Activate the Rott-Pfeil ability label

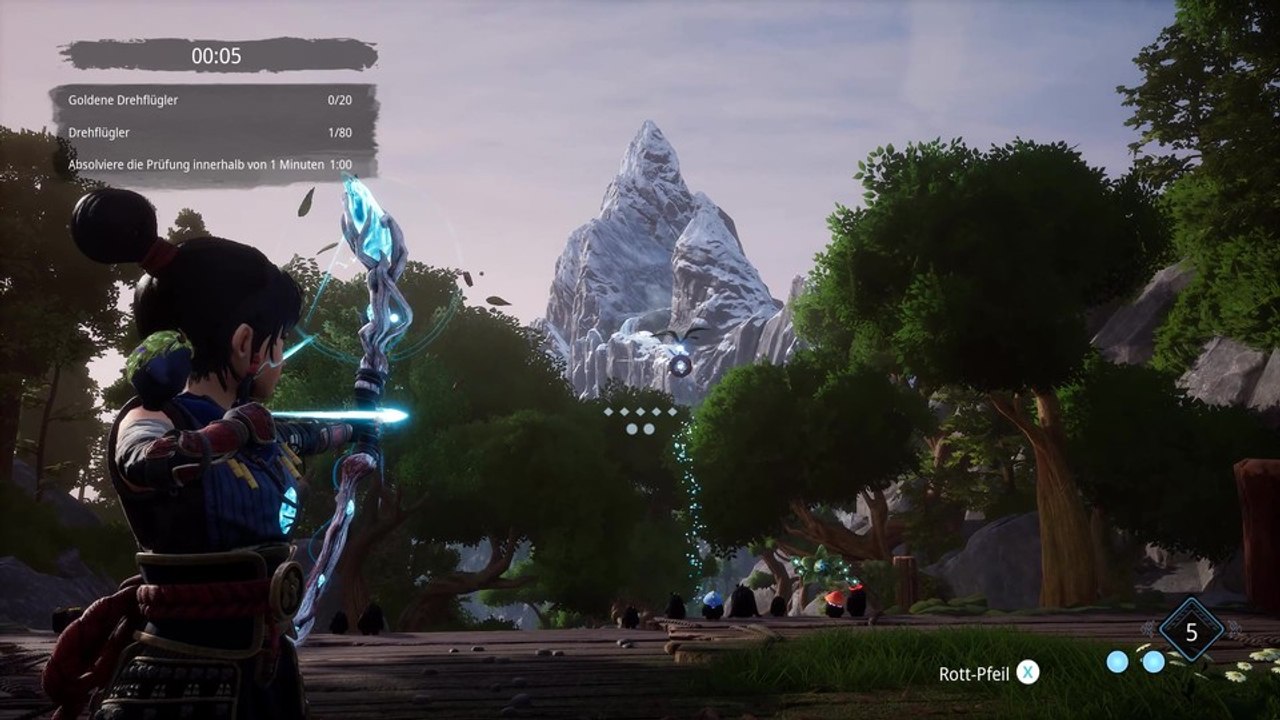974,673
